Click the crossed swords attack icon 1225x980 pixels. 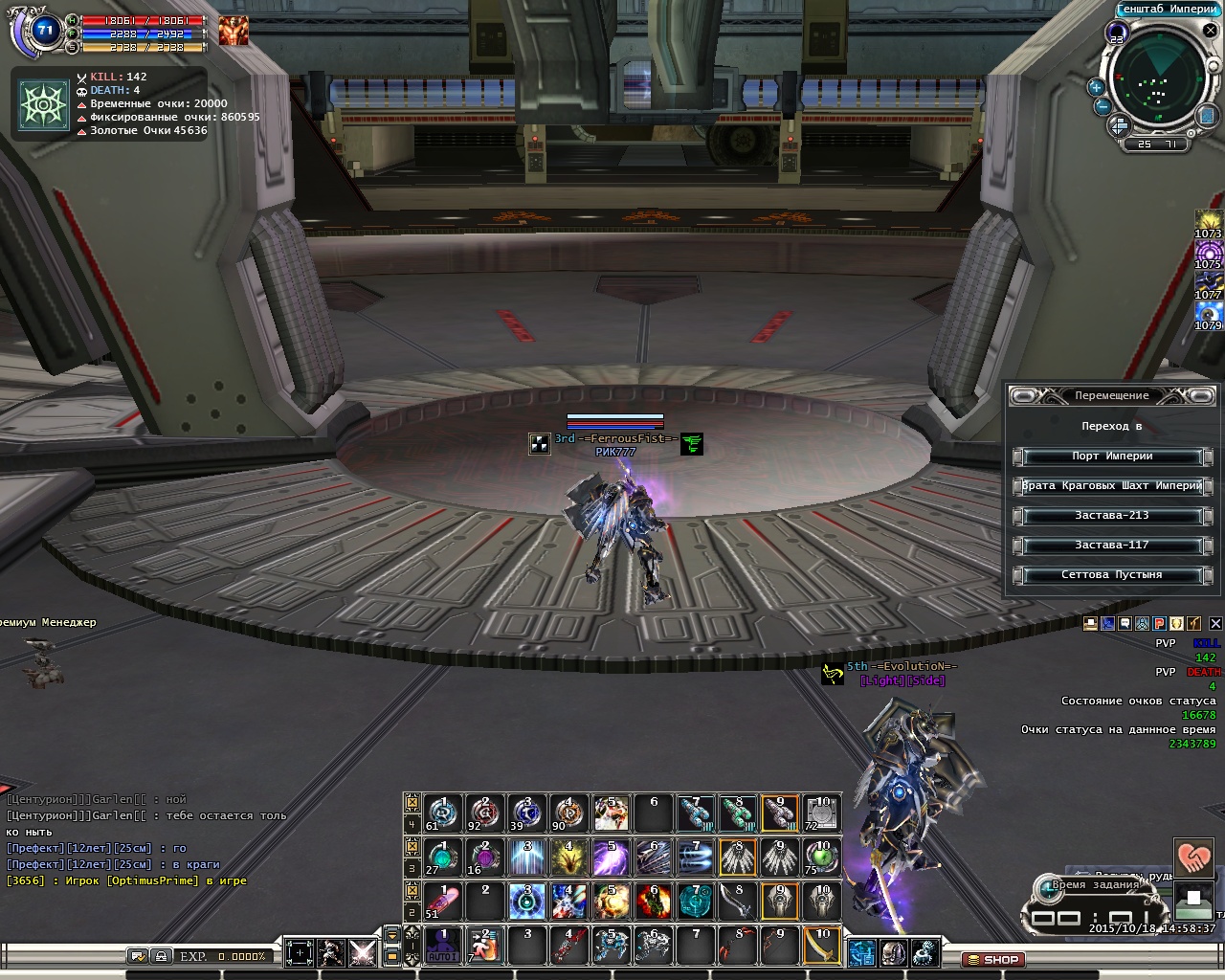[x=363, y=952]
